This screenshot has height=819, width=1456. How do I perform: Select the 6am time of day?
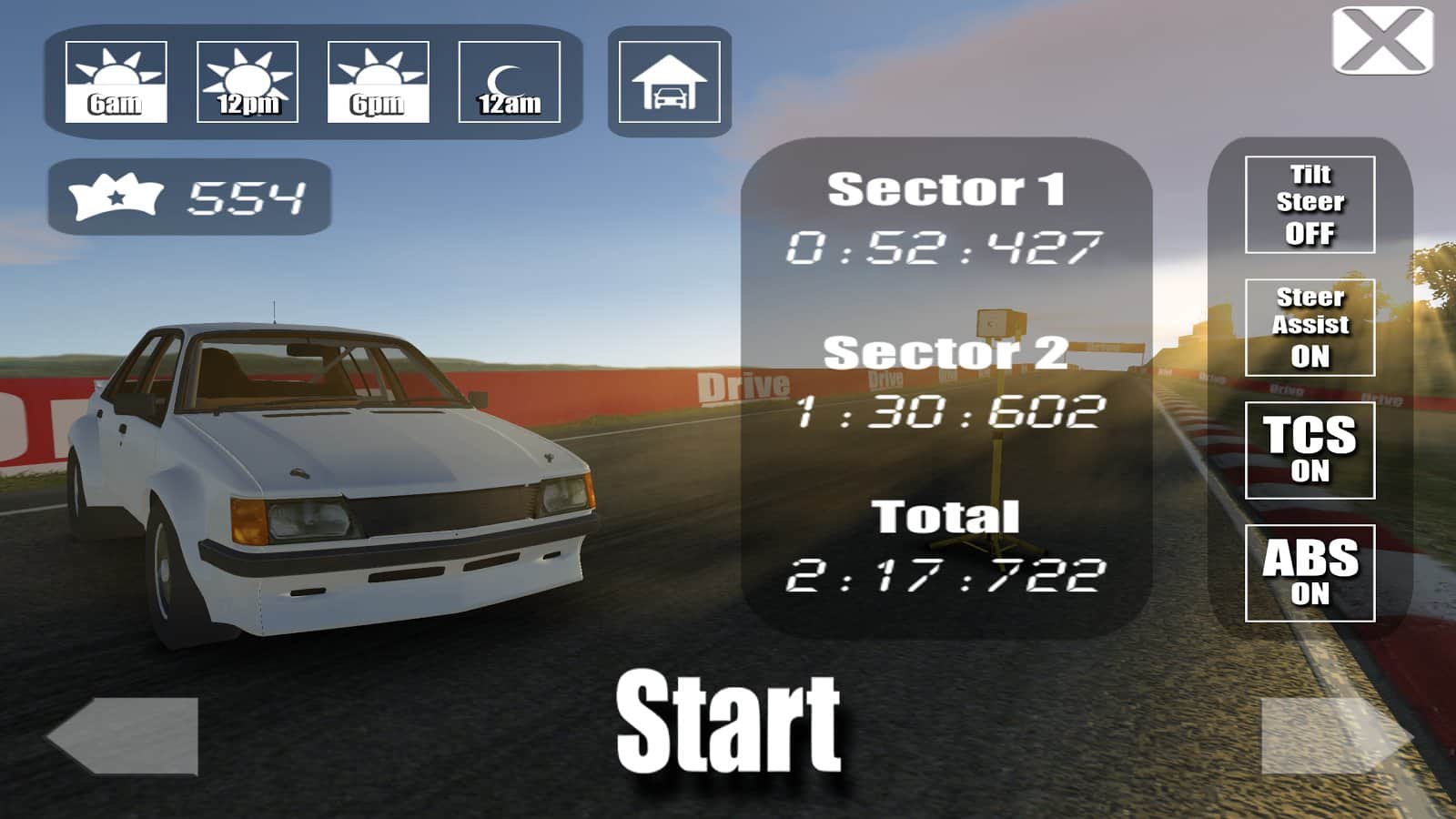pos(116,82)
